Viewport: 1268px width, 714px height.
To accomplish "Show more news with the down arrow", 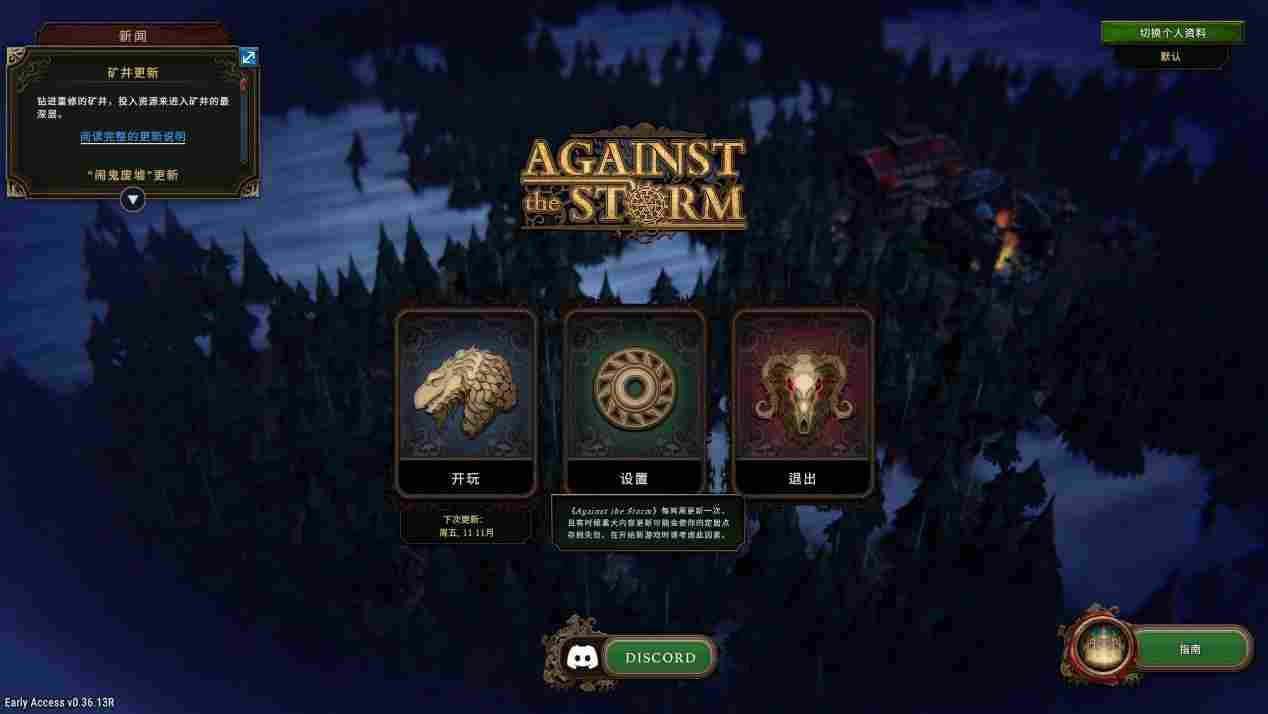I will pyautogui.click(x=133, y=200).
